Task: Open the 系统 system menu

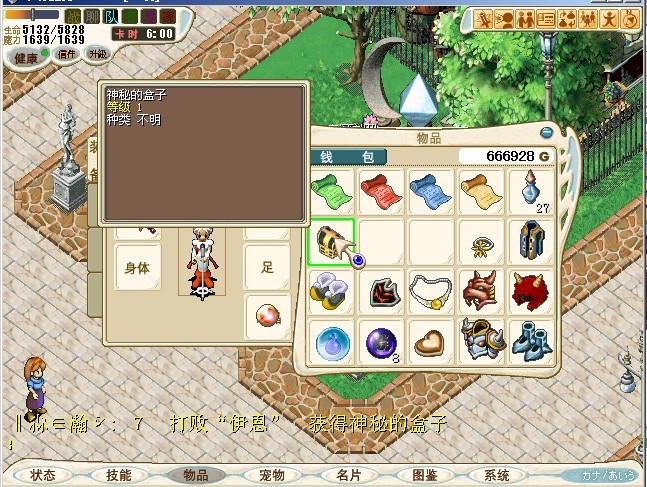Action: (497, 475)
